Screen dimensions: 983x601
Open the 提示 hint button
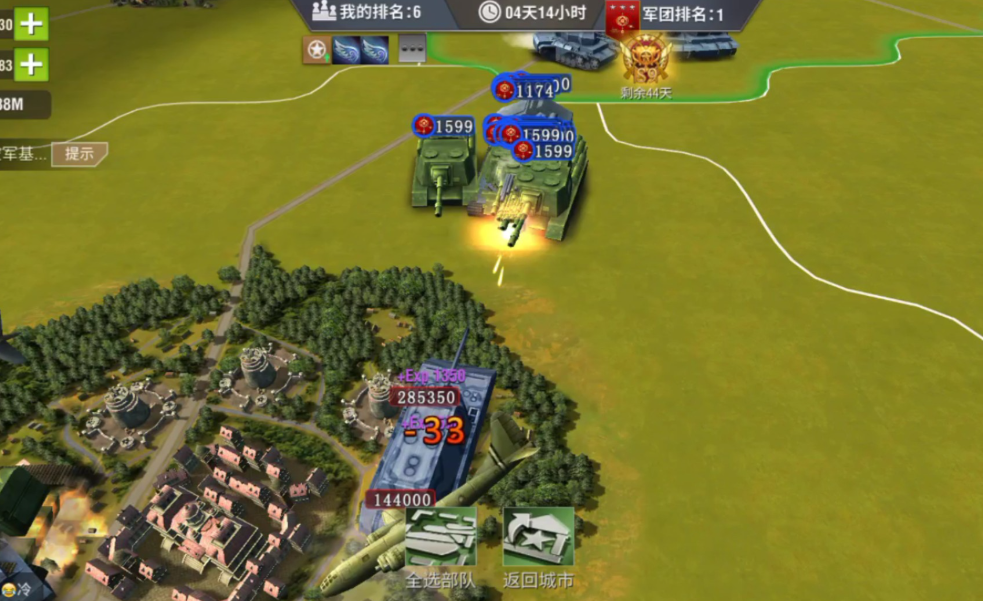click(80, 154)
